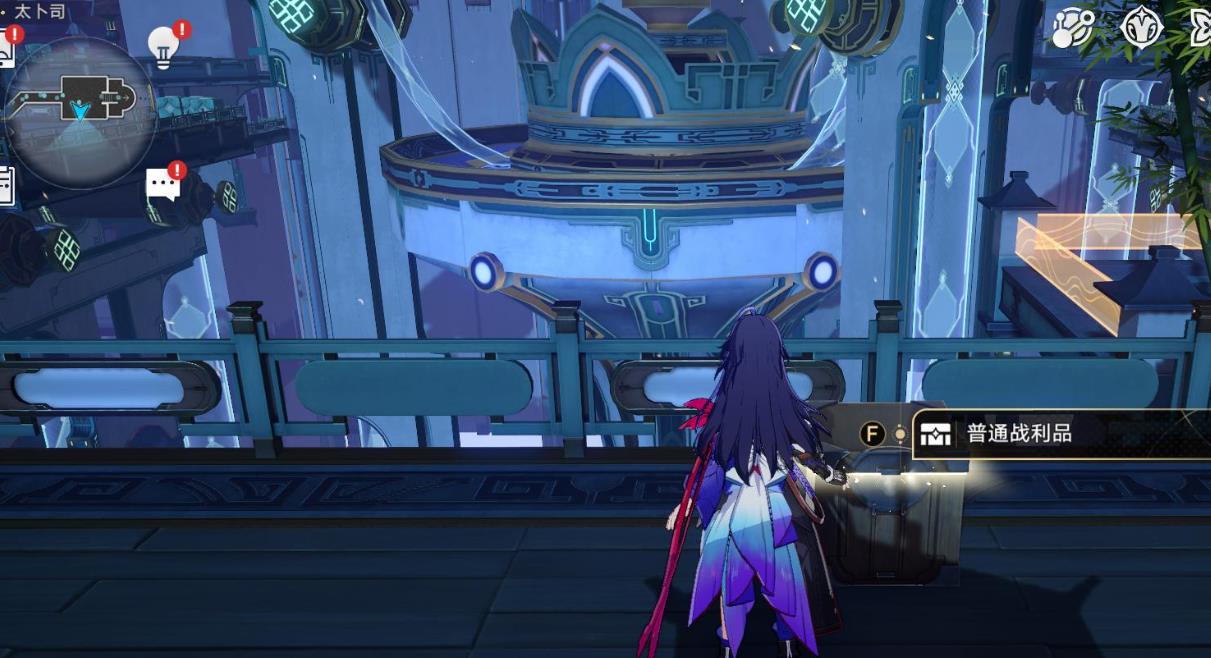Open the lightbulb tutorial tips icon
The image size is (1211, 658).
pos(162,46)
